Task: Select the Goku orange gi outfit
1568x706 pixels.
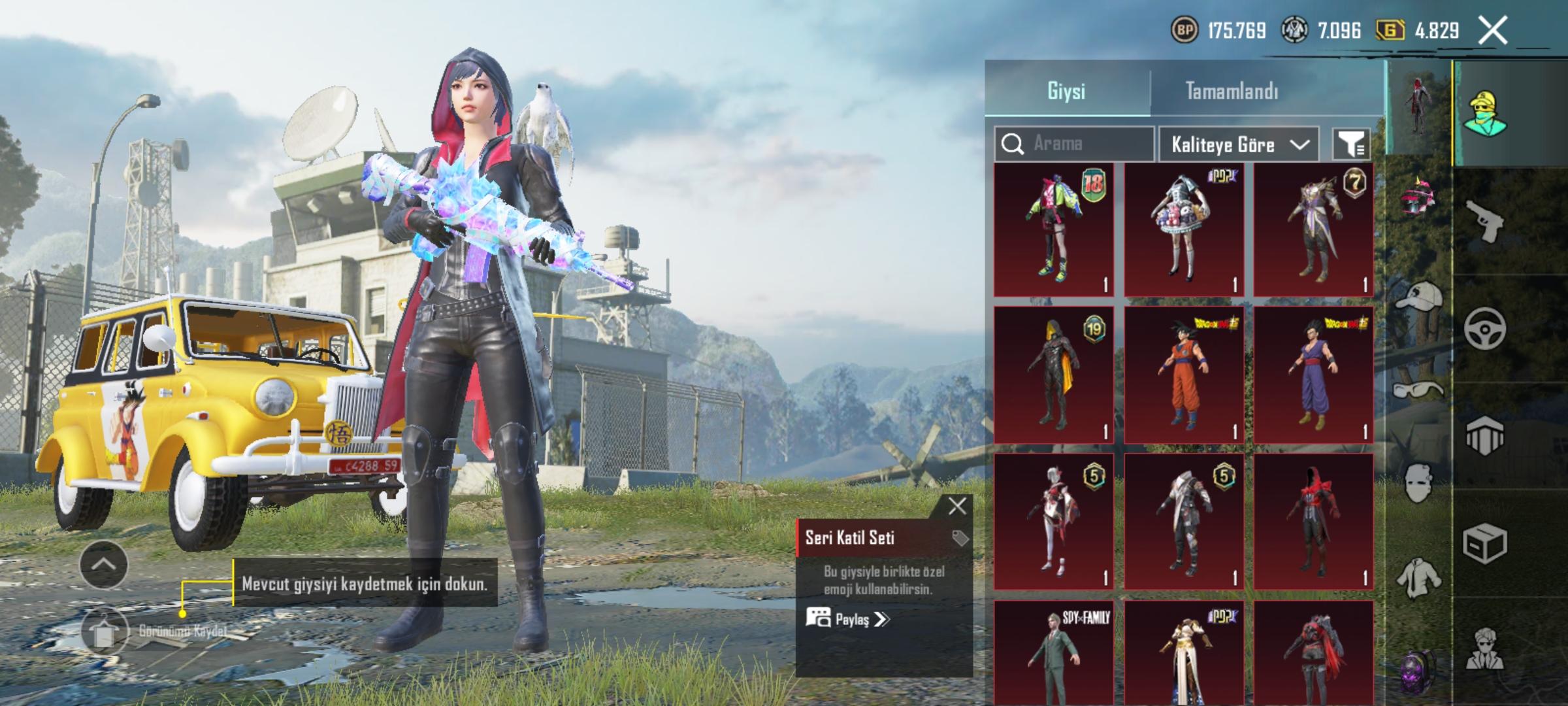Action: [1184, 375]
